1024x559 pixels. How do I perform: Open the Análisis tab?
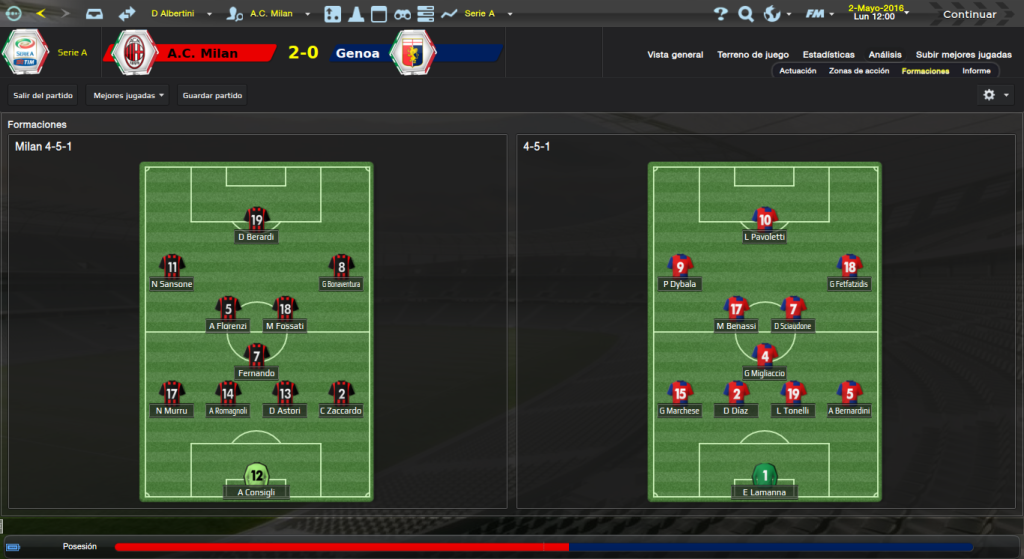click(885, 55)
